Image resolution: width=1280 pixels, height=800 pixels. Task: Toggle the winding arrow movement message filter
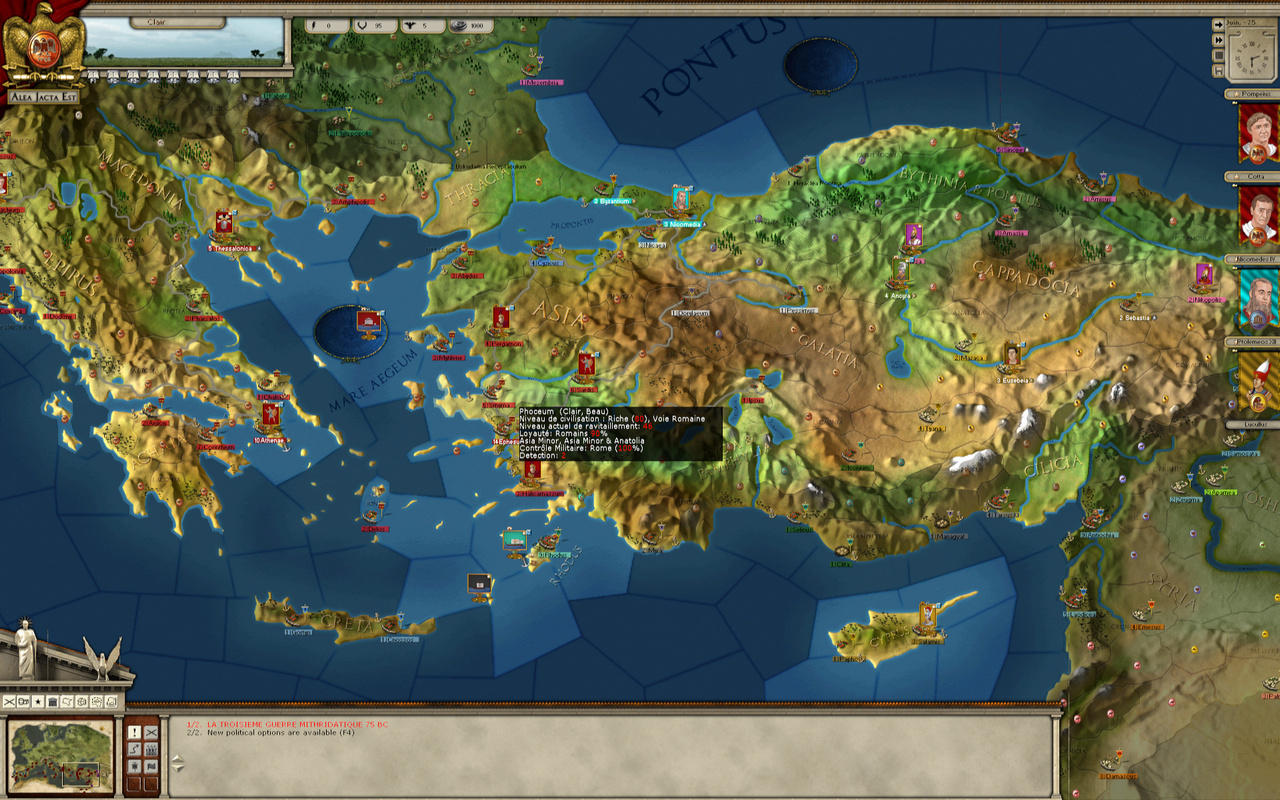[x=135, y=748]
